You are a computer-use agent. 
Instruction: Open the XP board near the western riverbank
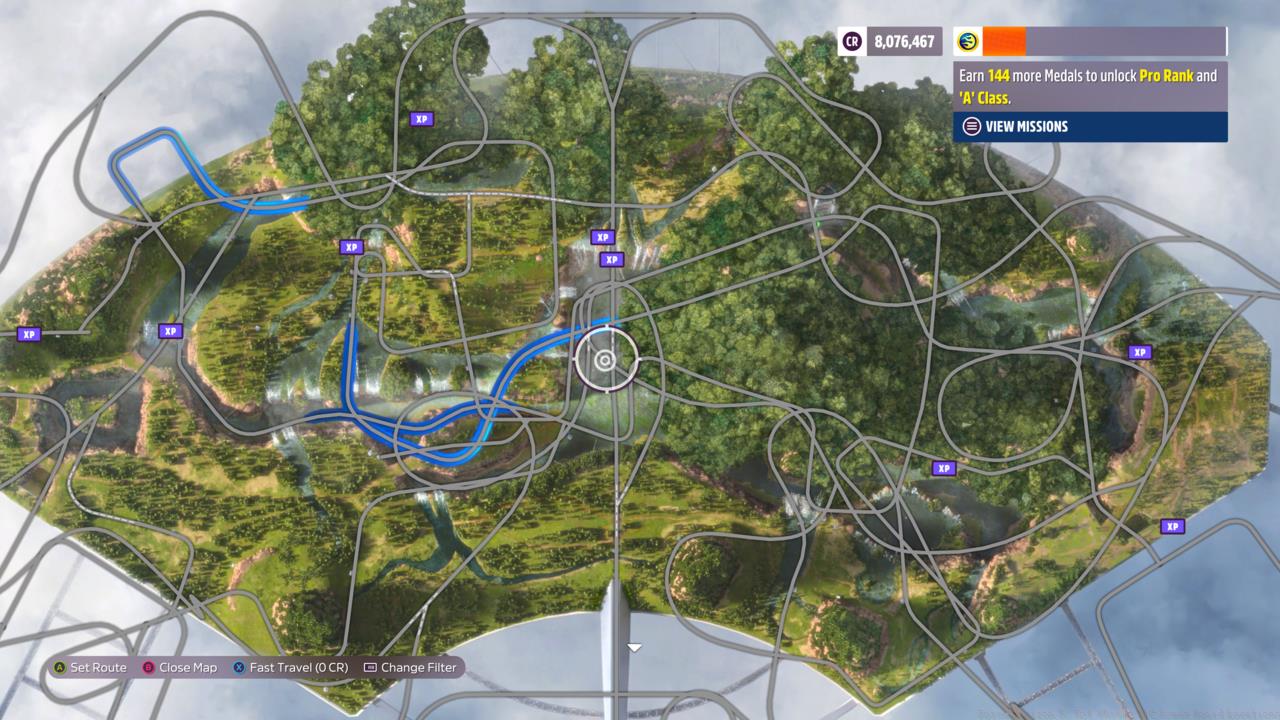point(170,330)
